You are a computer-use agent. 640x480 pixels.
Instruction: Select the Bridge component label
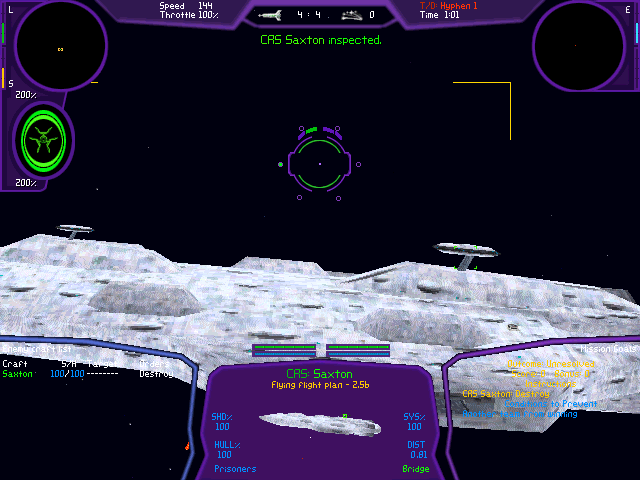(x=416, y=468)
